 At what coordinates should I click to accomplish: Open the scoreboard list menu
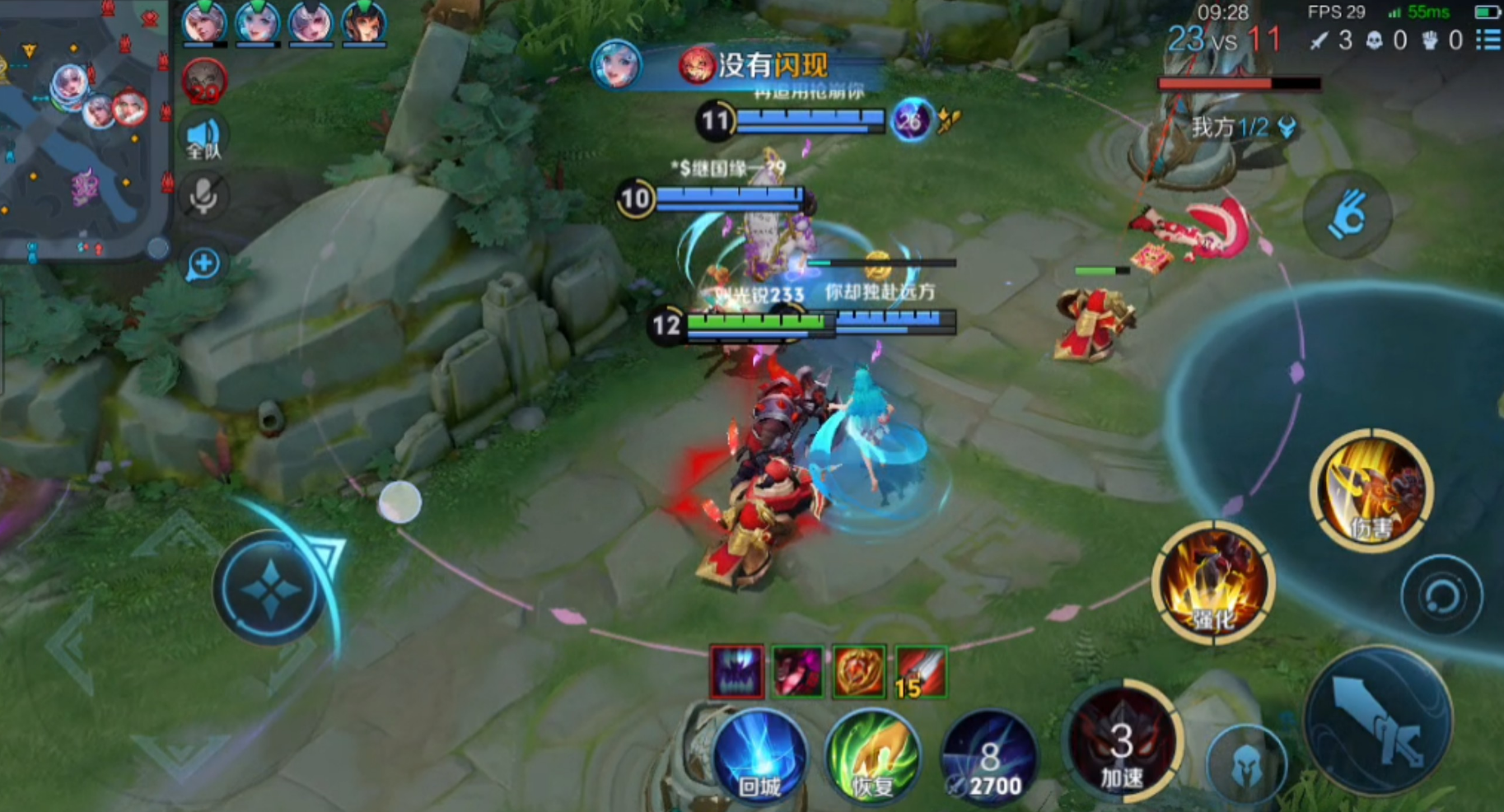click(1488, 40)
